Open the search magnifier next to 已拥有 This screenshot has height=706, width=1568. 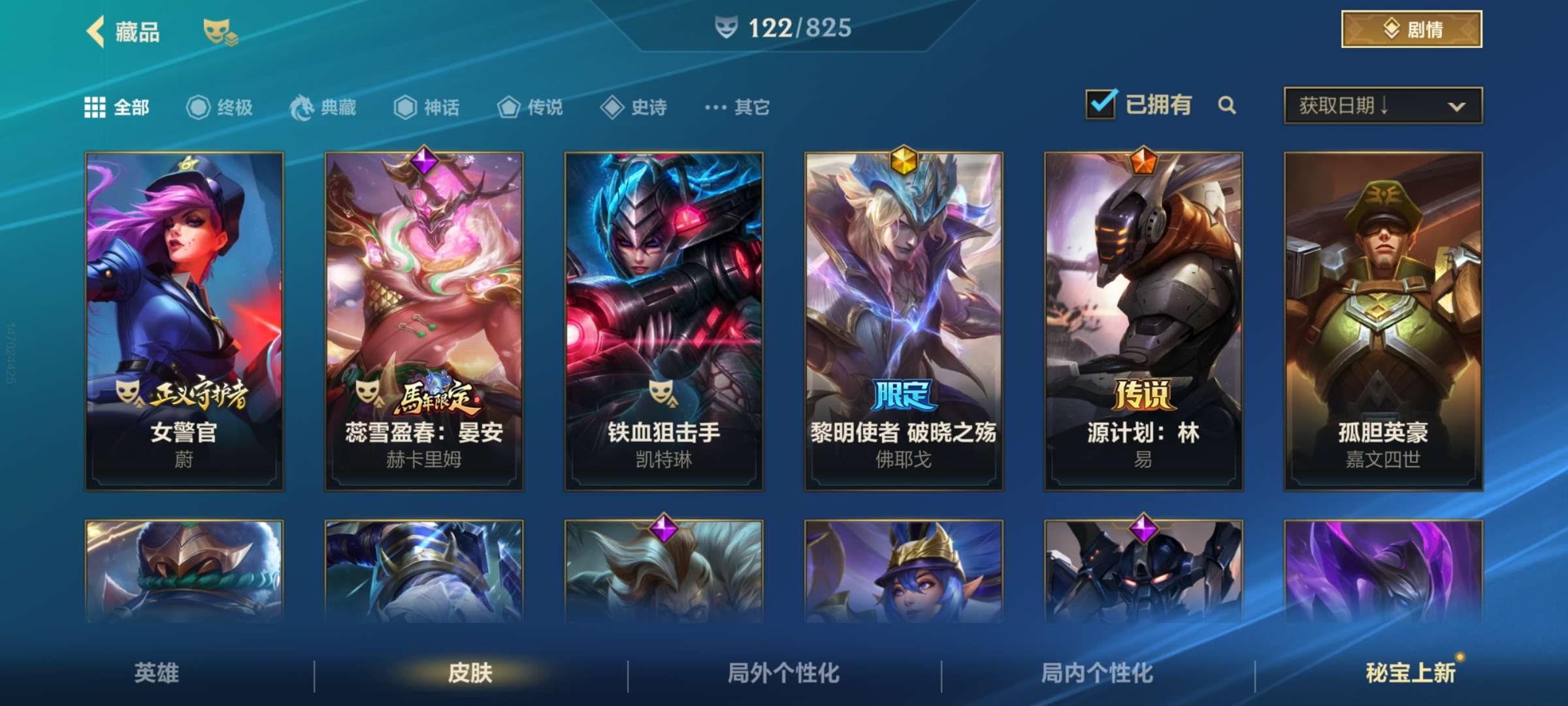[x=1227, y=105]
